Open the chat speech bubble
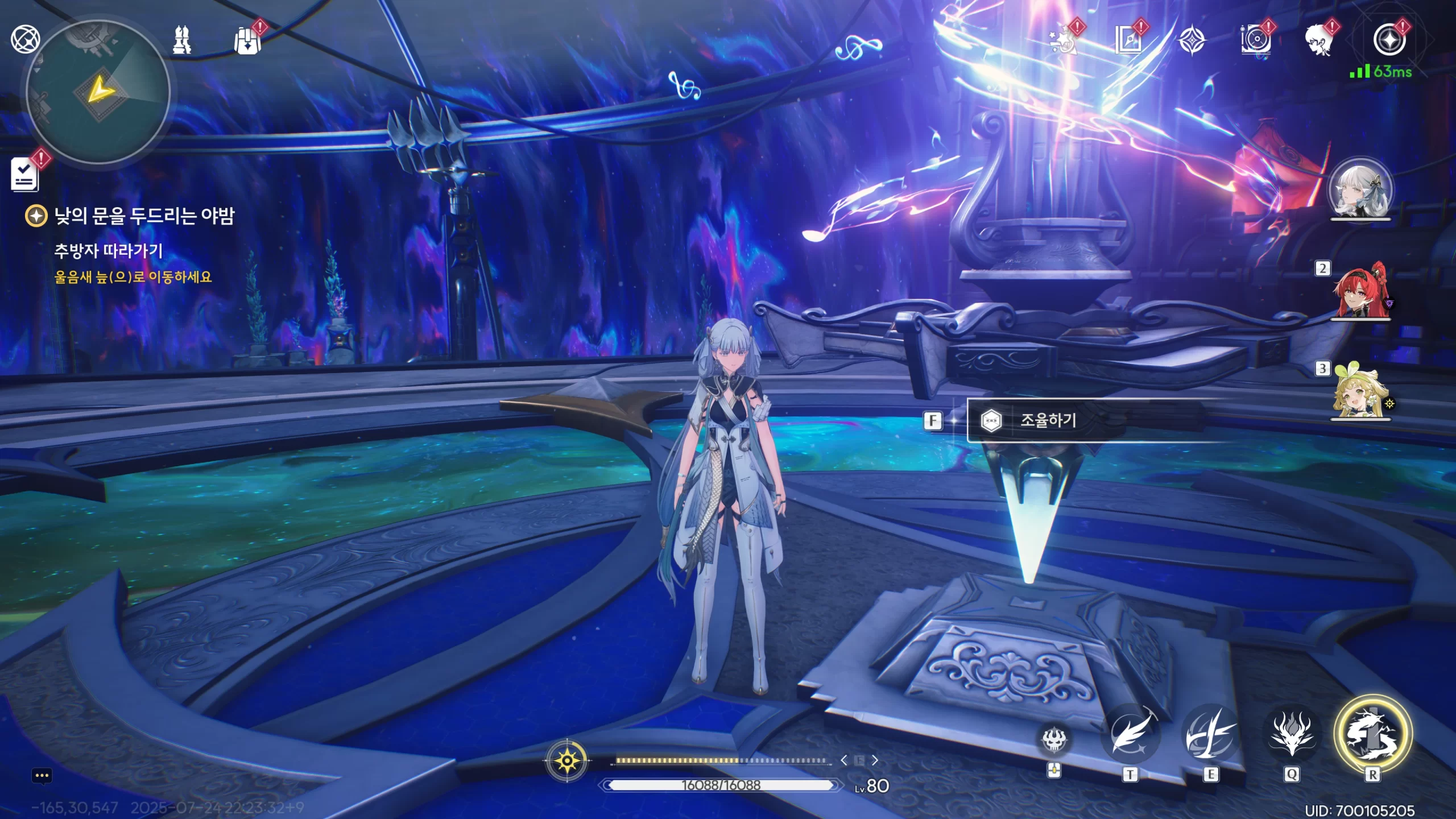1456x819 pixels. (42, 776)
